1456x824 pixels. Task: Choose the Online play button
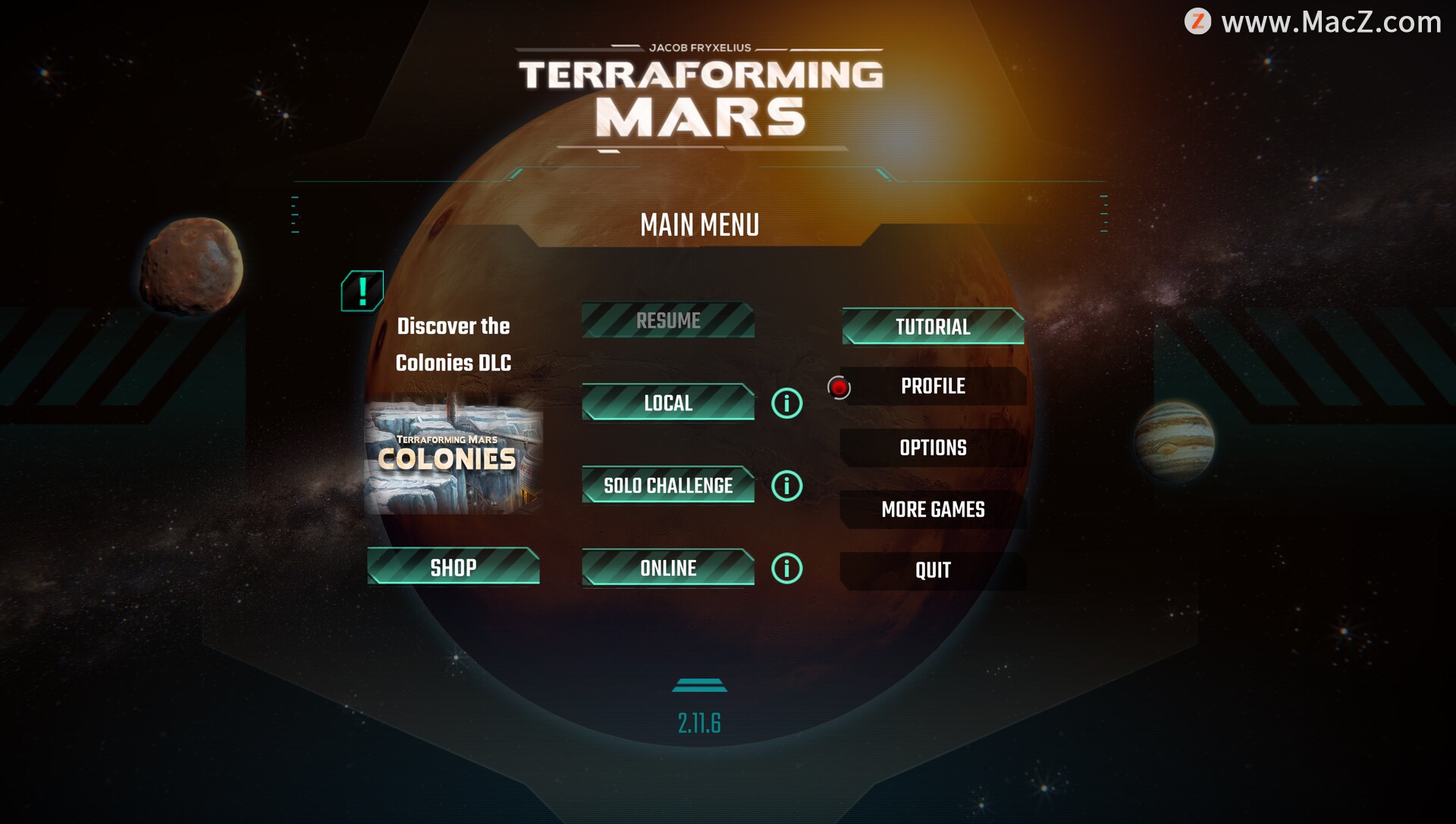[668, 568]
